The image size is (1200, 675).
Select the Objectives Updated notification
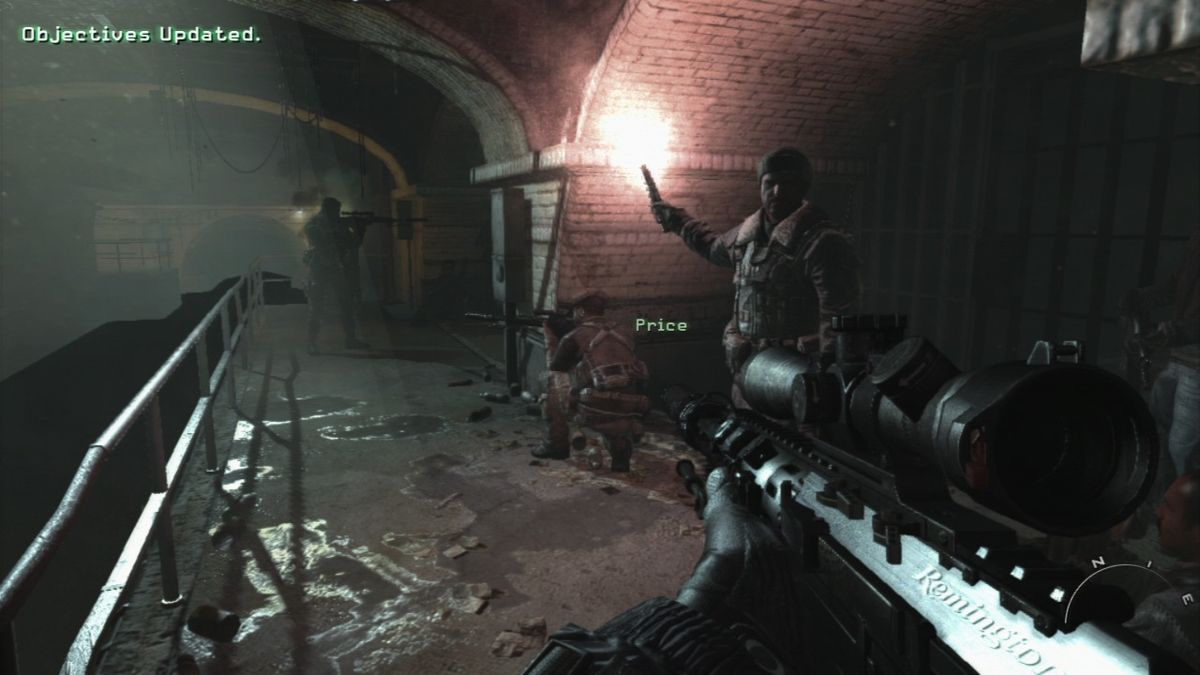pyautogui.click(x=141, y=34)
